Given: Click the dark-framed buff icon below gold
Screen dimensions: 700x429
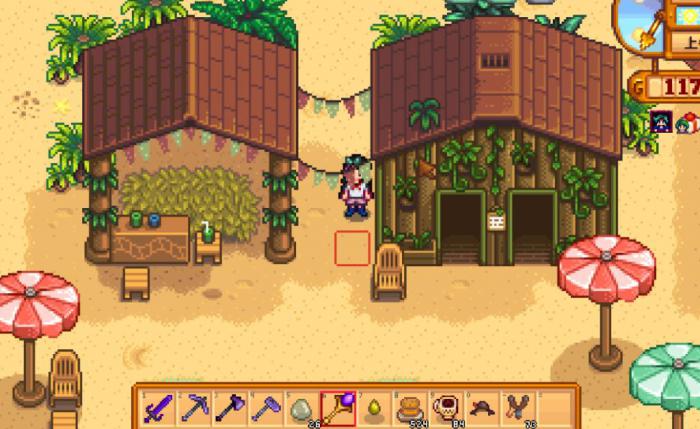Looking at the screenshot, I should point(661,123).
